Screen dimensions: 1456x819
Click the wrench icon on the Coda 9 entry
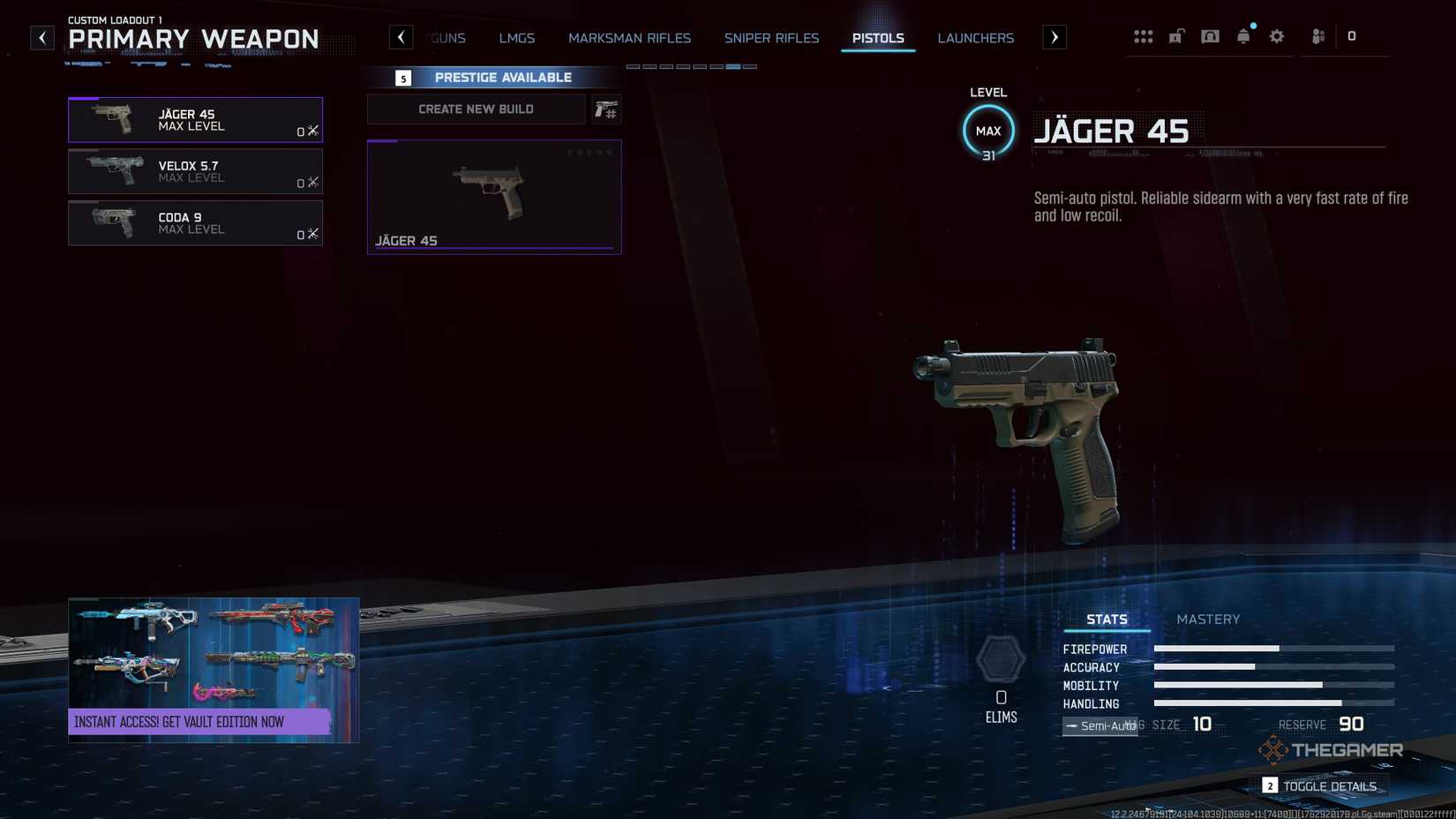[312, 234]
